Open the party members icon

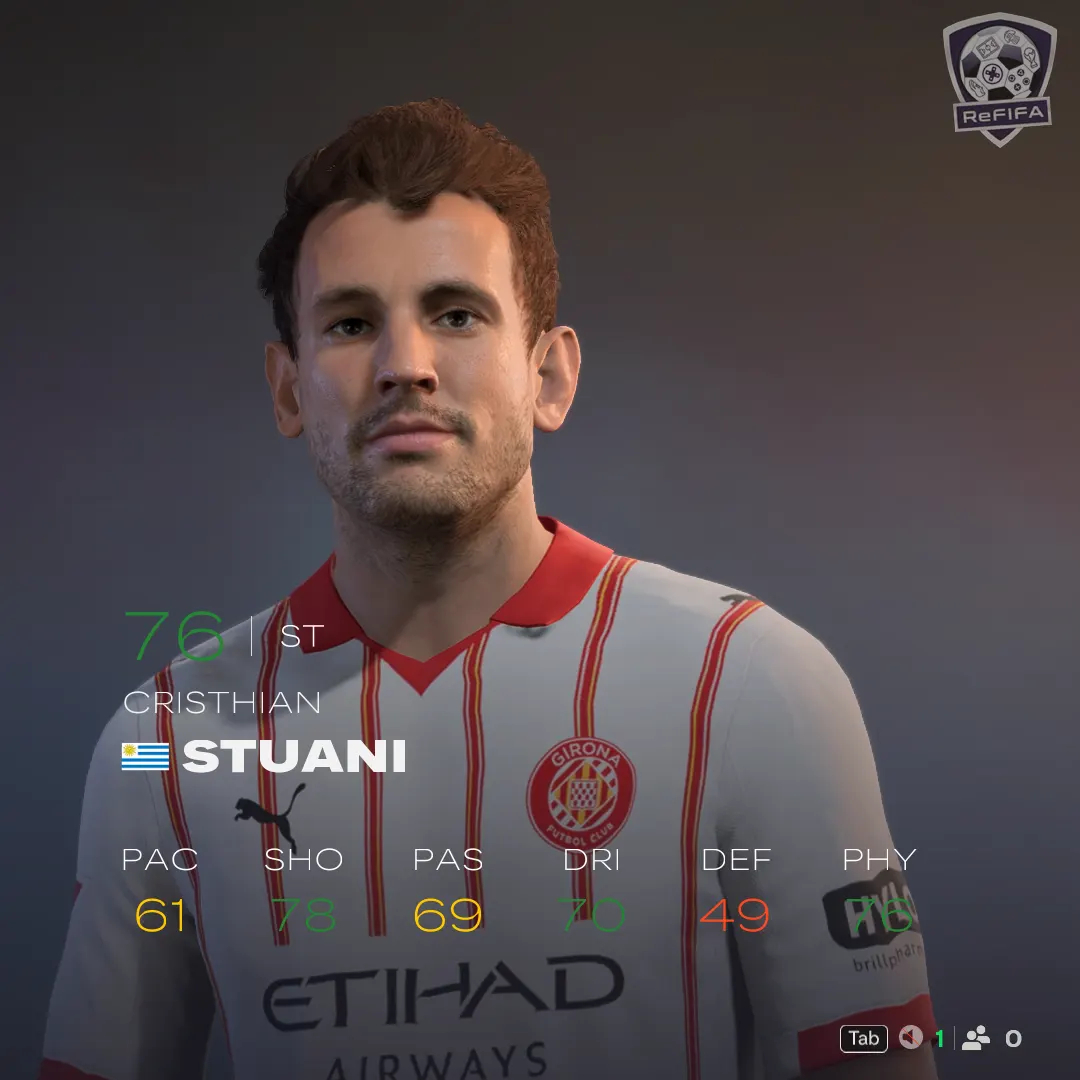tap(975, 1038)
